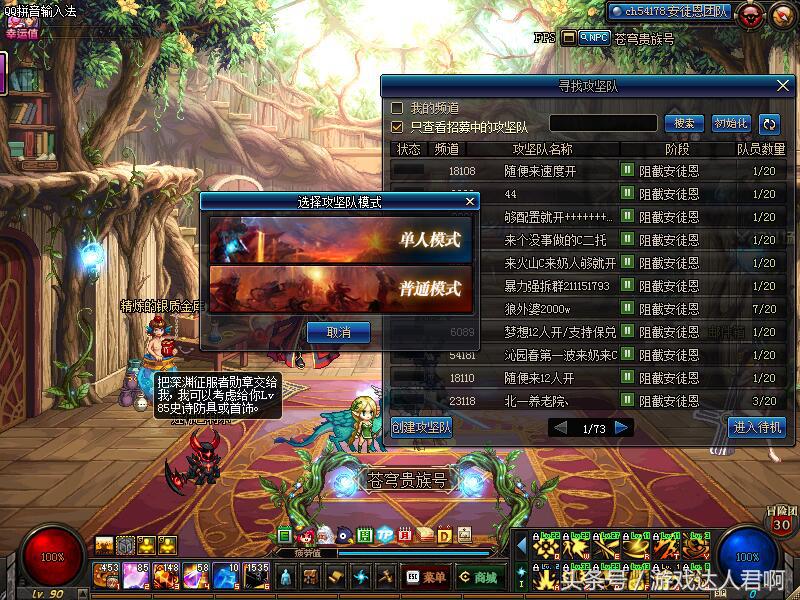Toggle the 我的频道 checkbox

(x=397, y=108)
